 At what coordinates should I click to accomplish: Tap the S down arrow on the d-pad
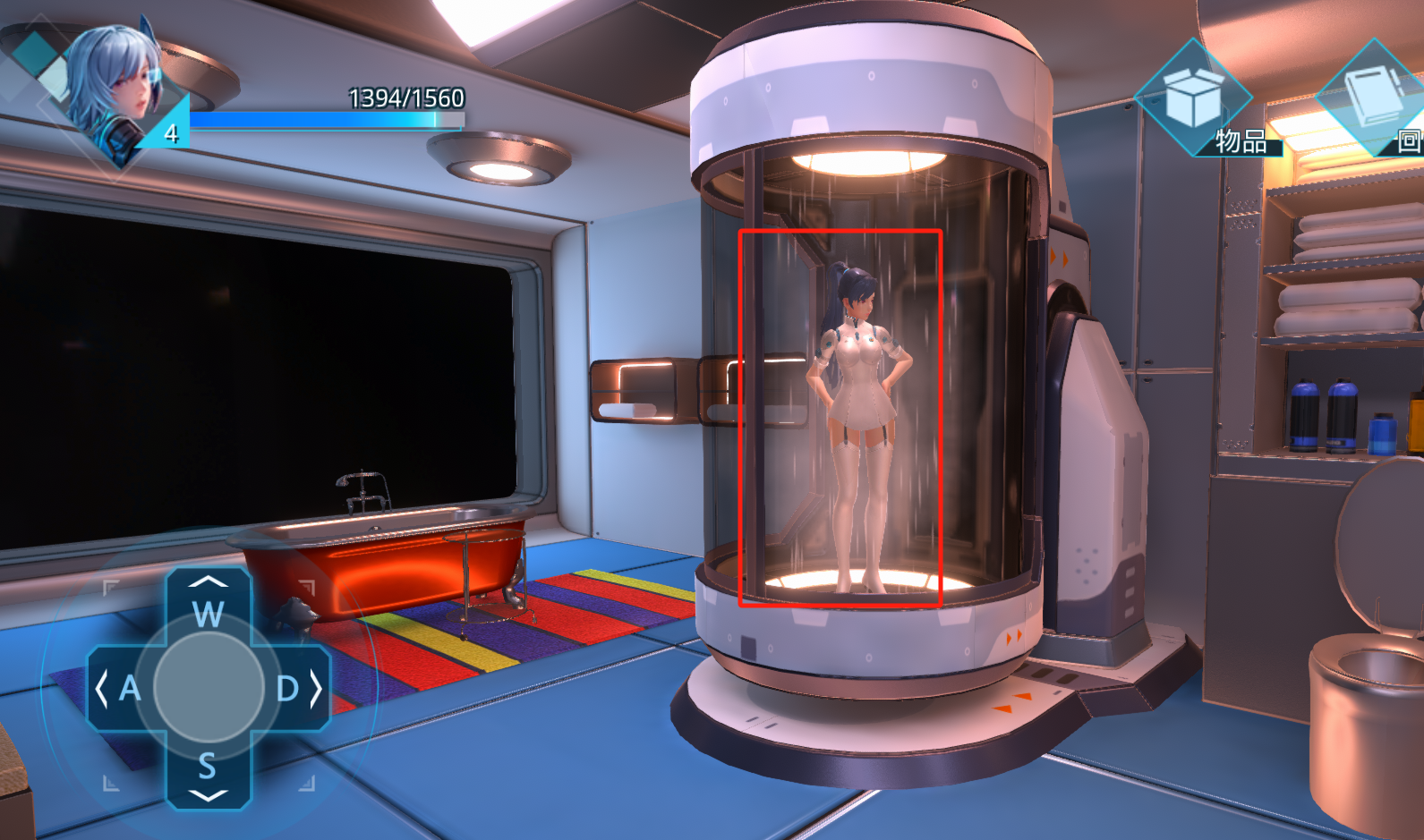pyautogui.click(x=209, y=774)
